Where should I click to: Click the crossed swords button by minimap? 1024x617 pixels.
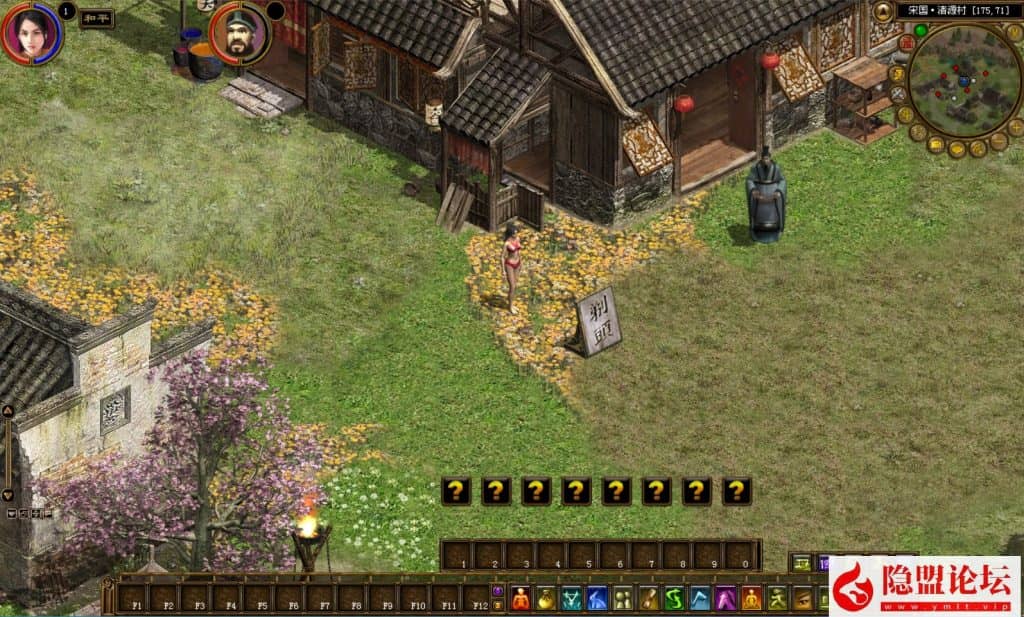(898, 94)
